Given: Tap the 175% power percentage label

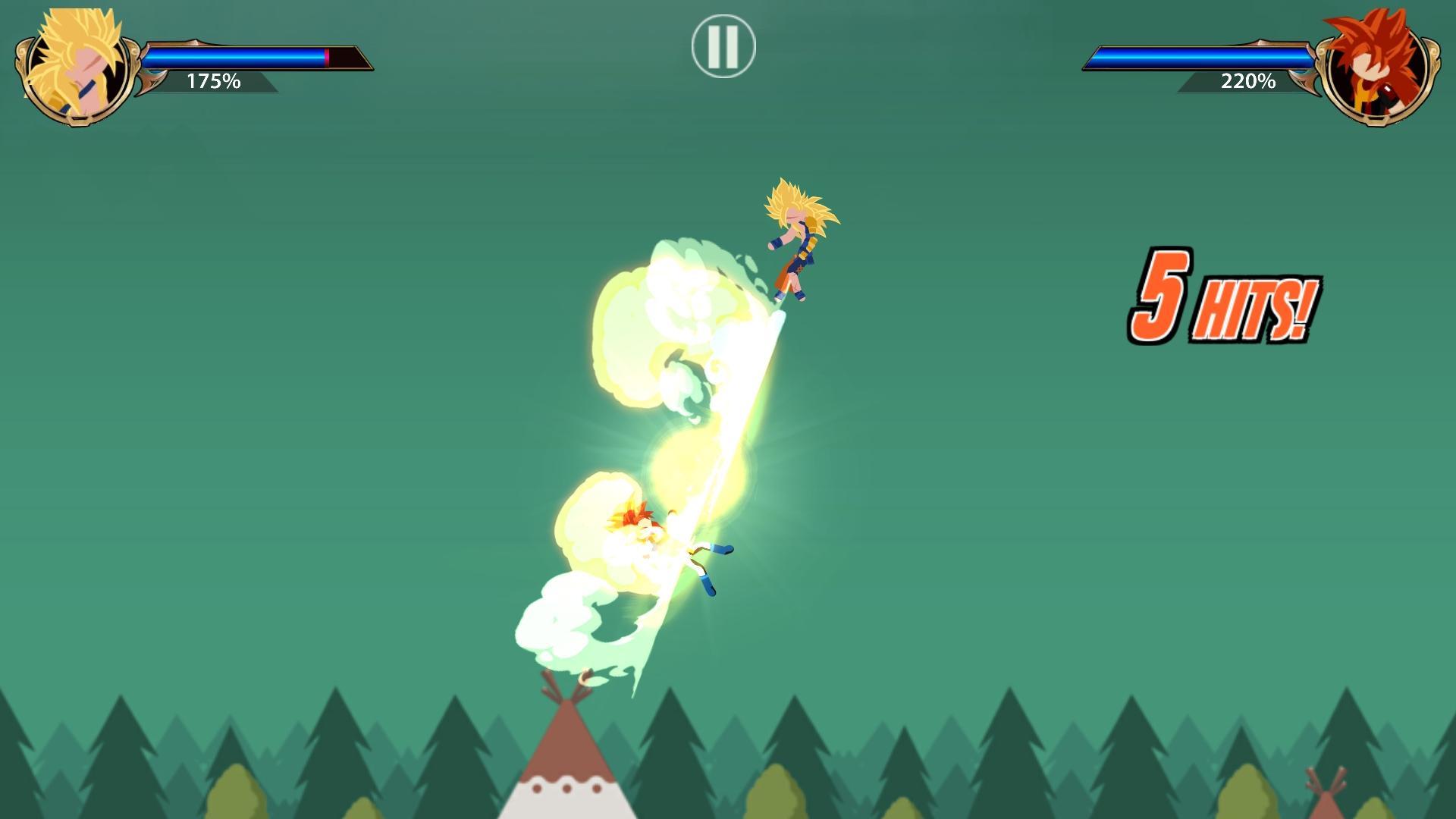Looking at the screenshot, I should click(214, 81).
